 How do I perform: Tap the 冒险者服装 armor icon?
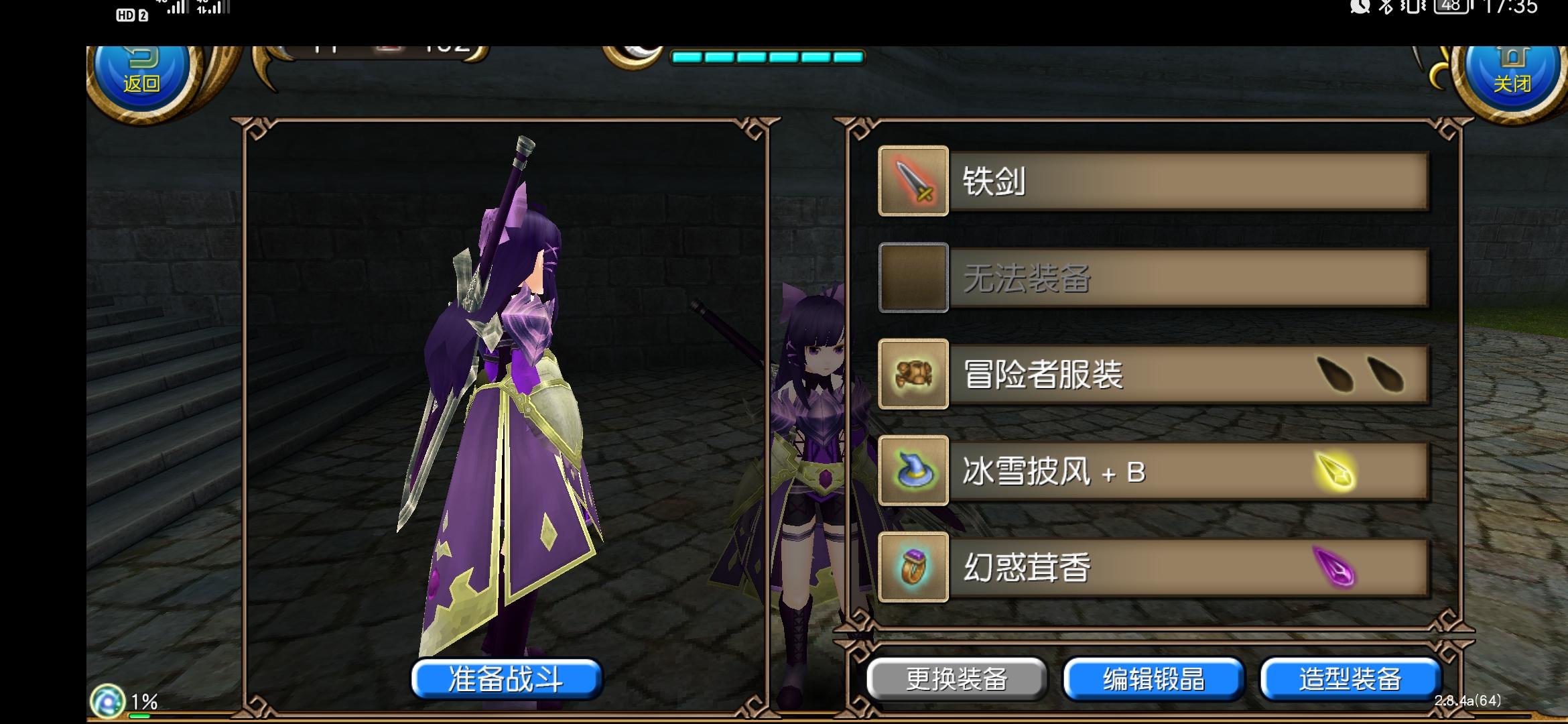[x=913, y=374]
